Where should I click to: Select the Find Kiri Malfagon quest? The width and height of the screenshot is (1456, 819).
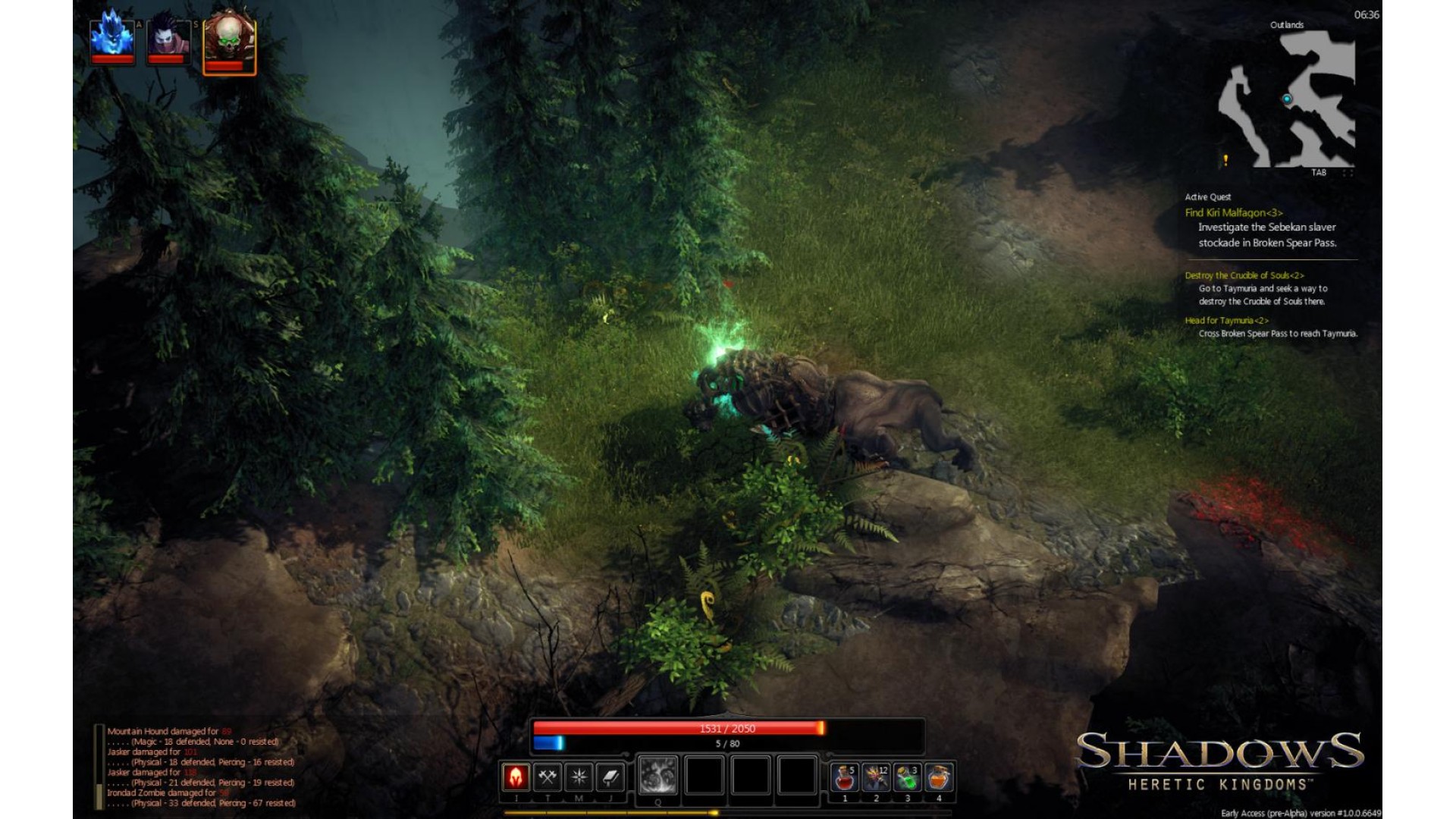click(x=1233, y=213)
